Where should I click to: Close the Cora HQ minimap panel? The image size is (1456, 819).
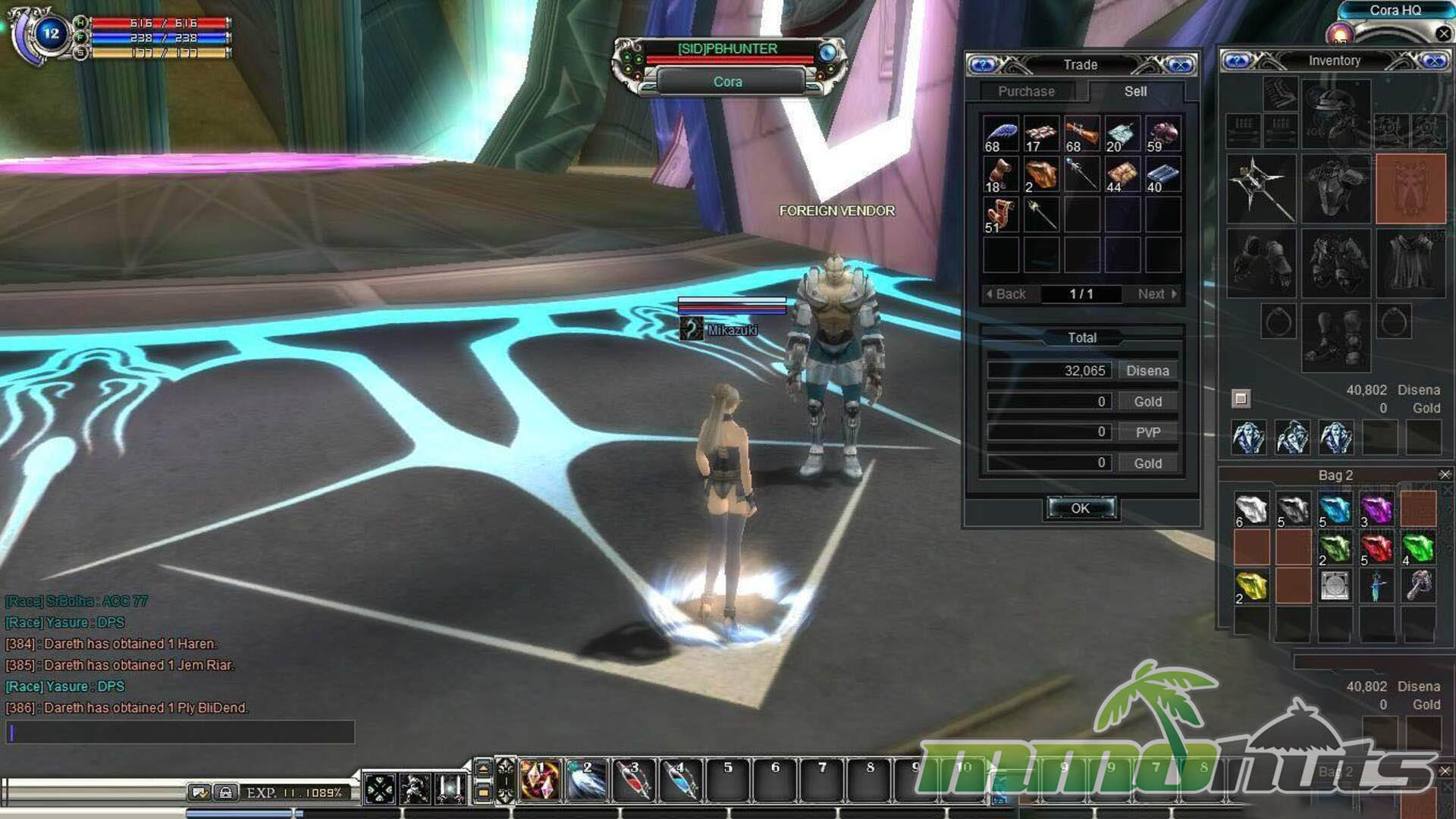[x=1444, y=33]
